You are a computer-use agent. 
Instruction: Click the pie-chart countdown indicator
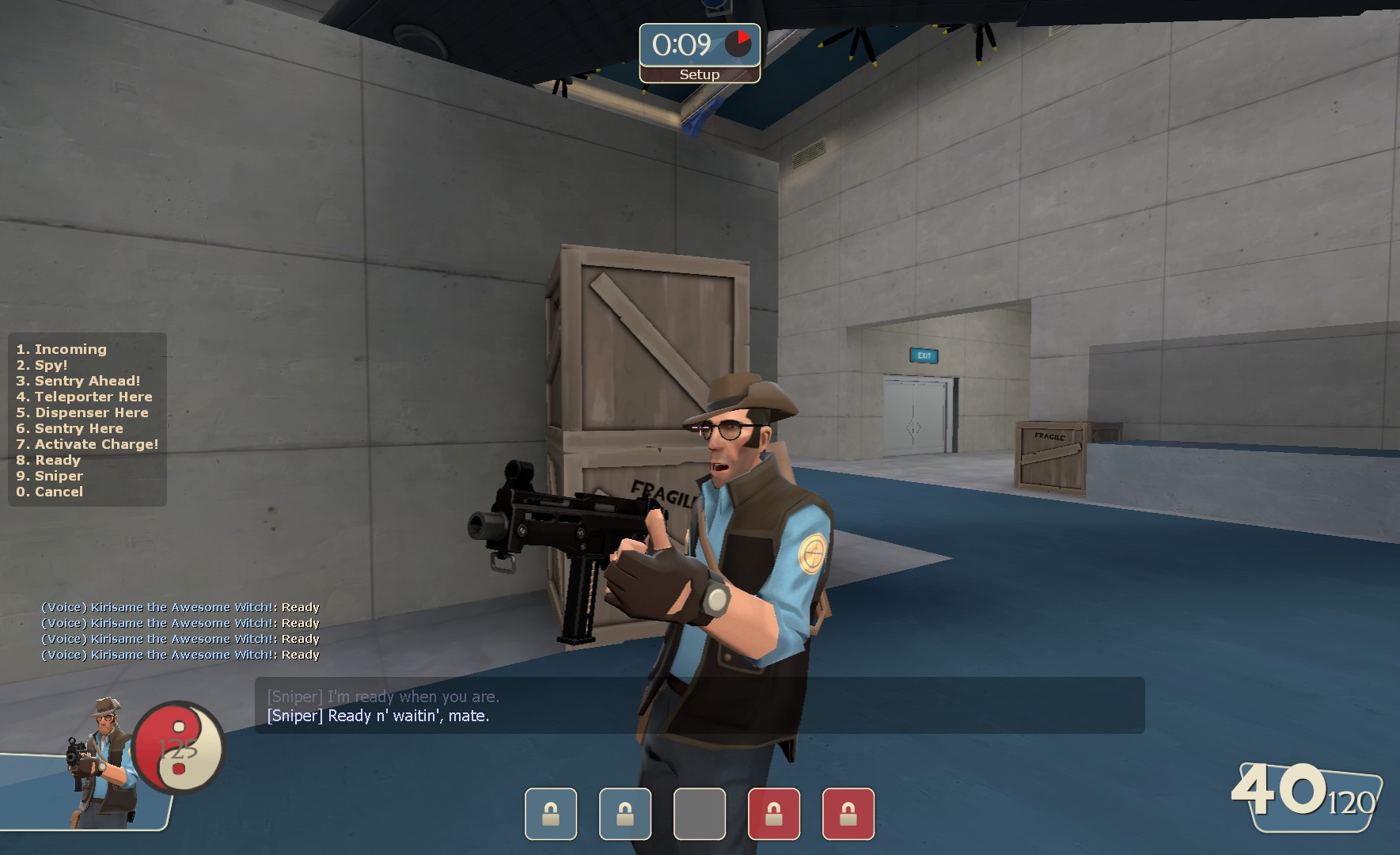pyautogui.click(x=740, y=41)
